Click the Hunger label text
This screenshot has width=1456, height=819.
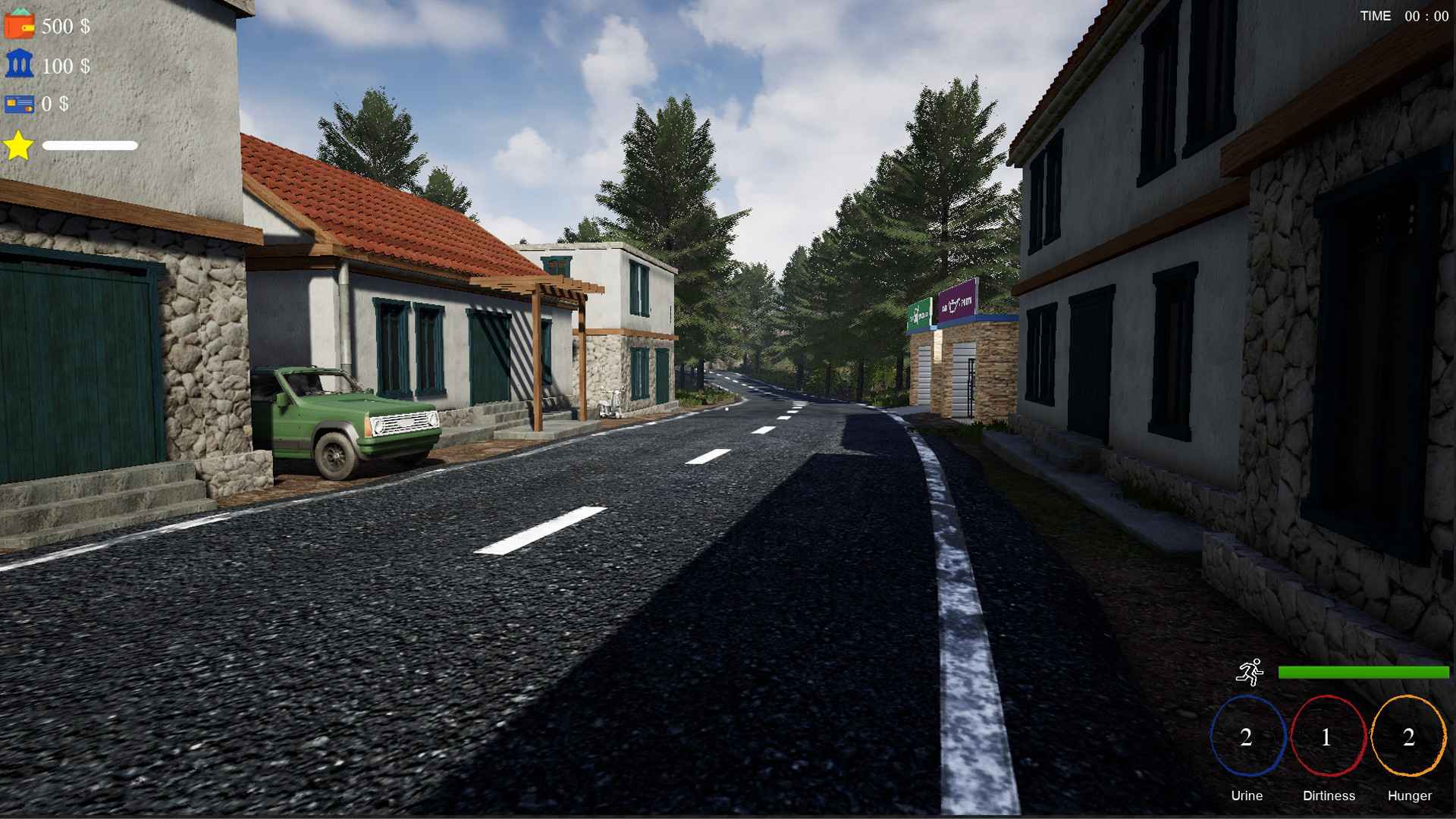1408,795
